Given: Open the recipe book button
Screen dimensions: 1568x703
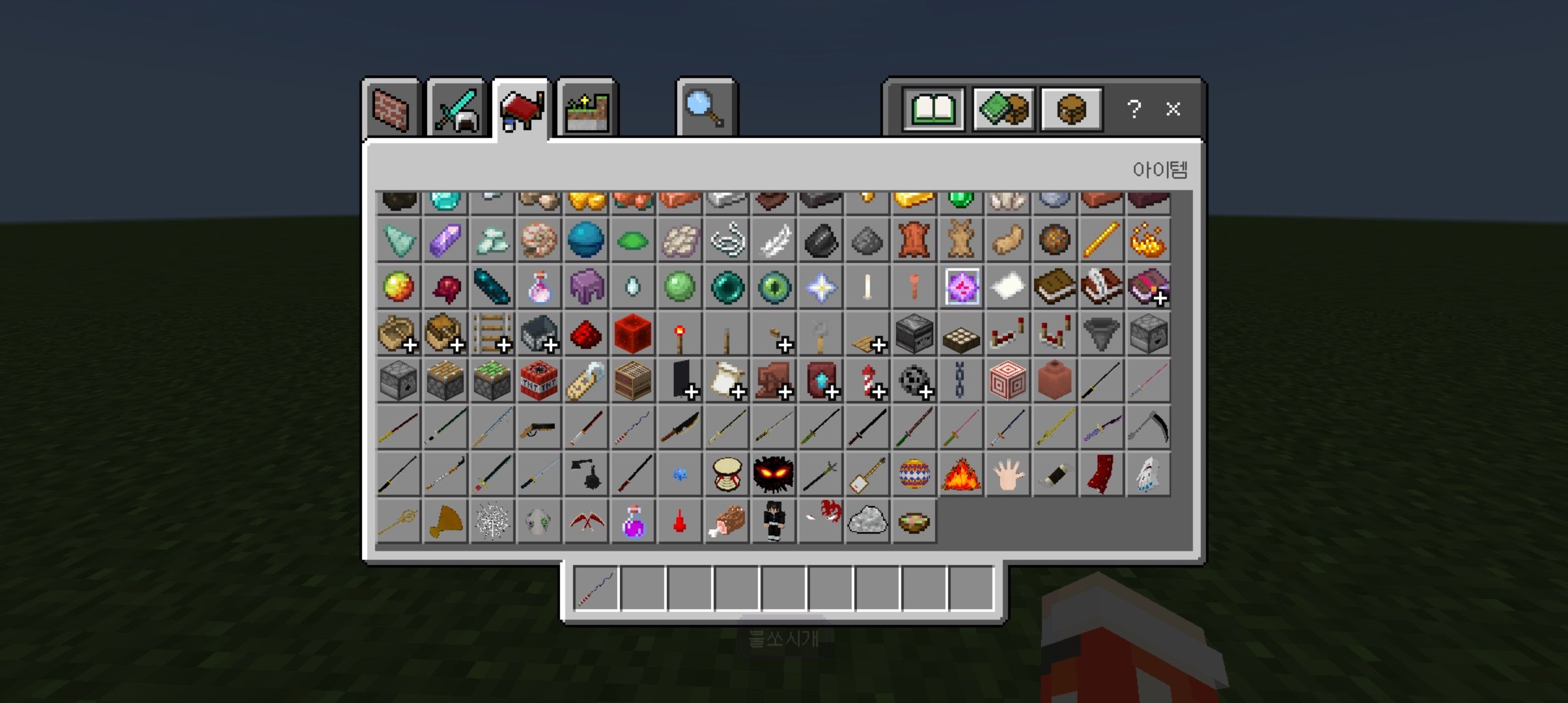Looking at the screenshot, I should click(933, 109).
